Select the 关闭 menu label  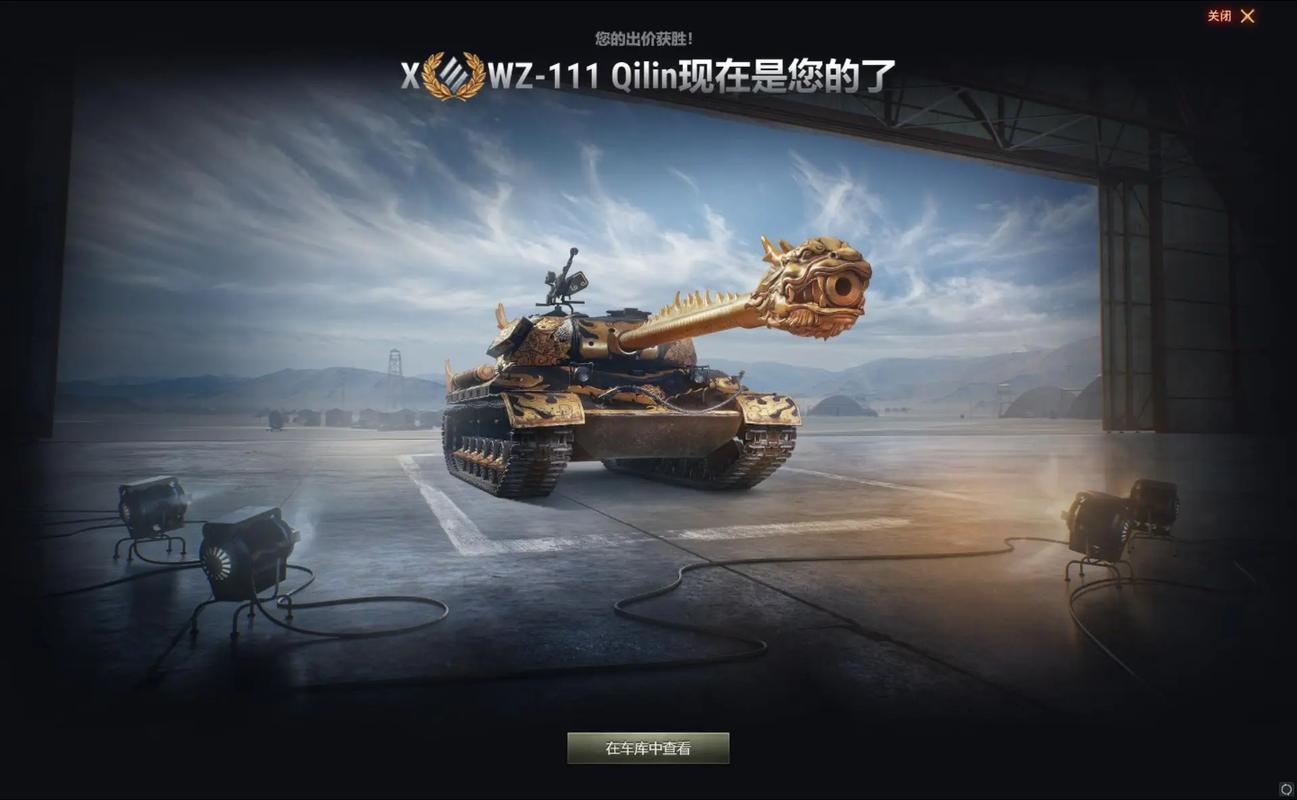1220,16
